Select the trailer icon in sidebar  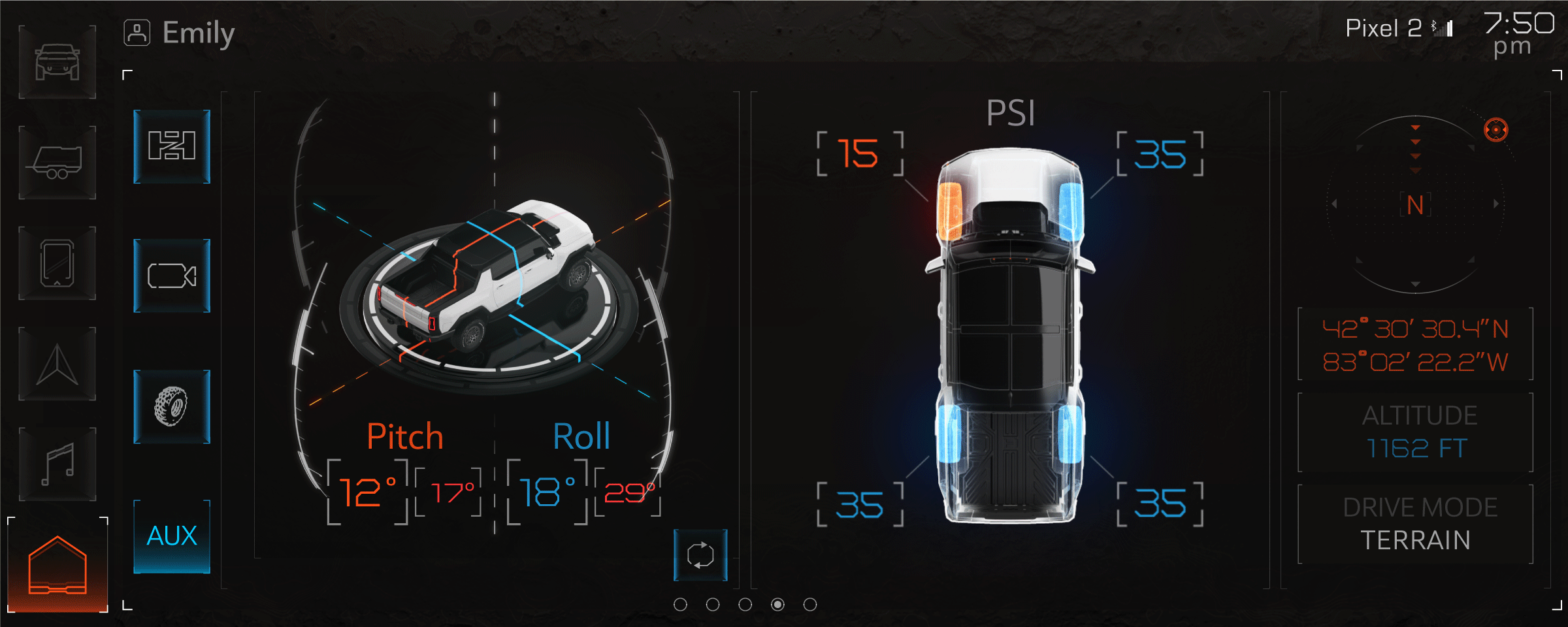tap(57, 163)
